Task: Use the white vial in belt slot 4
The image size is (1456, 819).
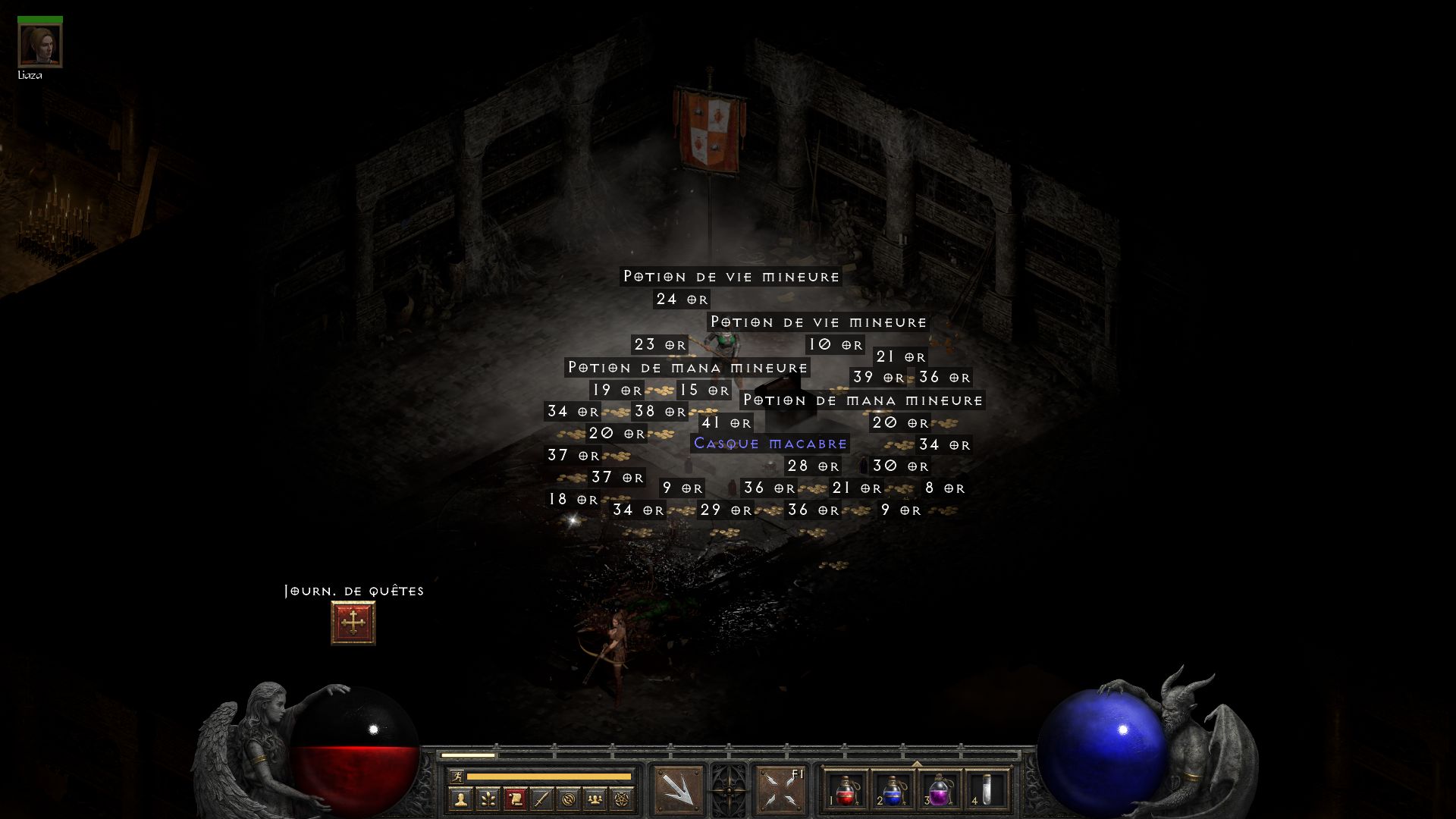Action: point(987,790)
